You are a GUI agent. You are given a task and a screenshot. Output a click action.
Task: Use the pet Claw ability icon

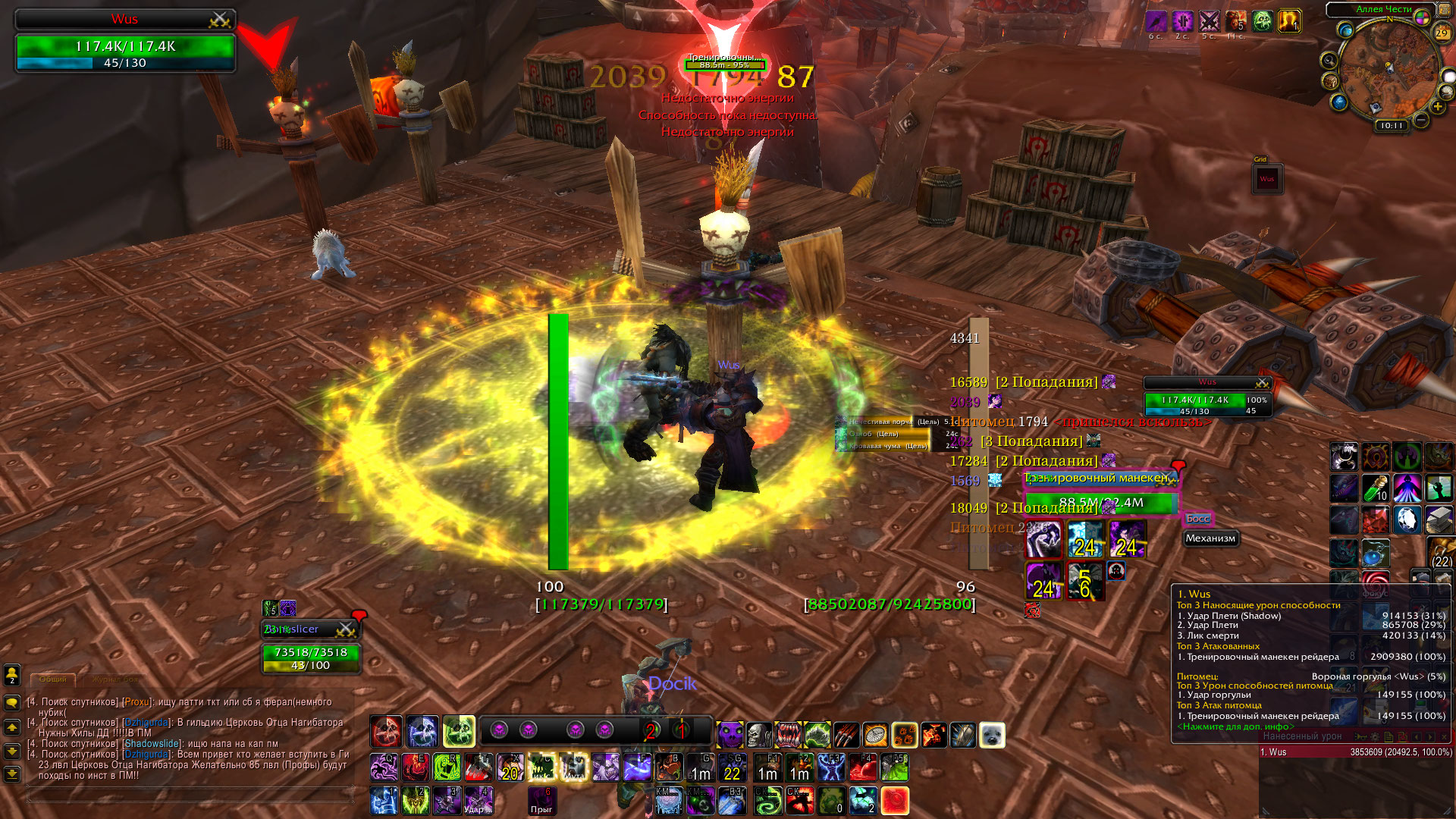point(846,735)
